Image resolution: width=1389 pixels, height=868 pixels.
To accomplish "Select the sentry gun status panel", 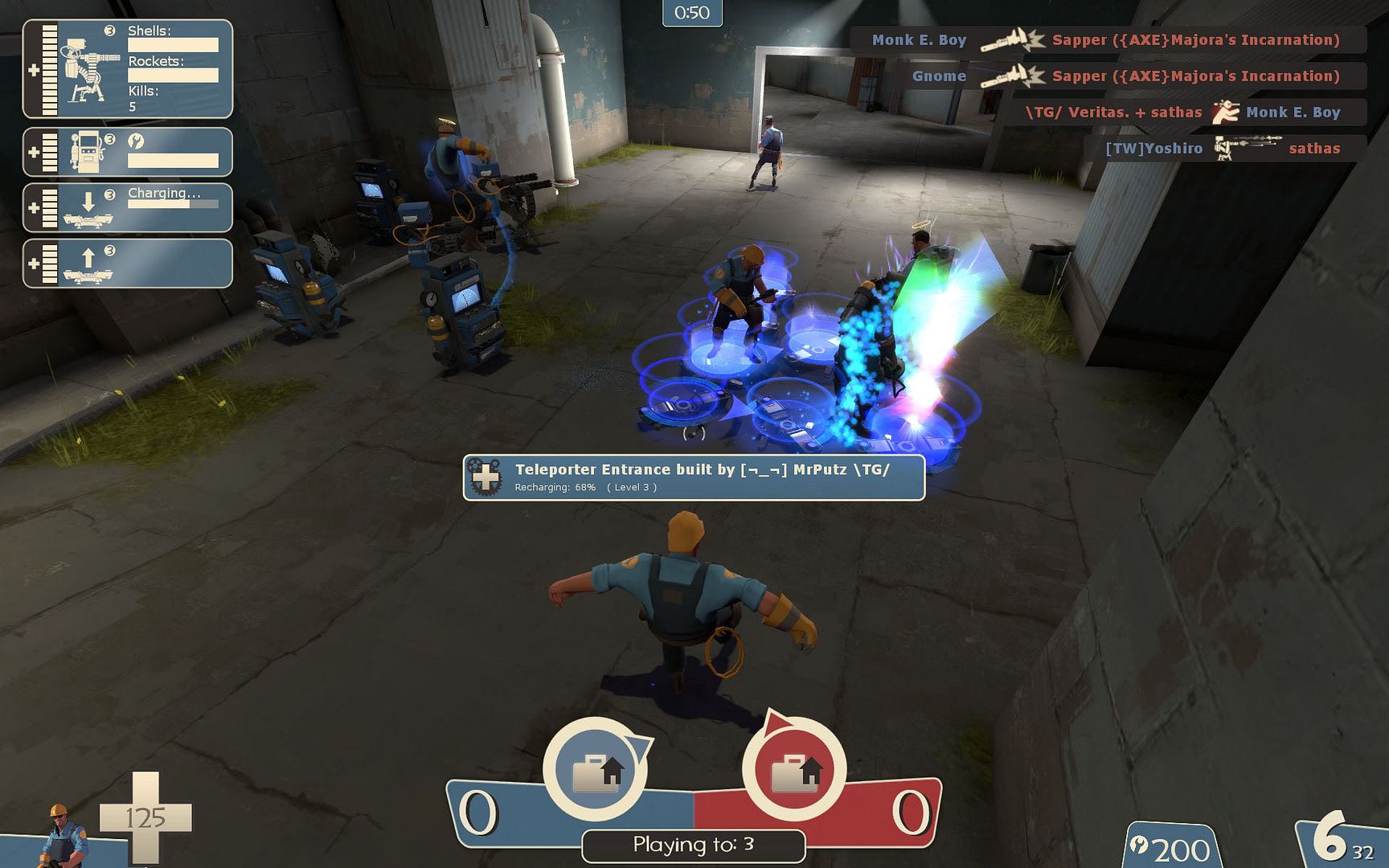I will coord(128,69).
